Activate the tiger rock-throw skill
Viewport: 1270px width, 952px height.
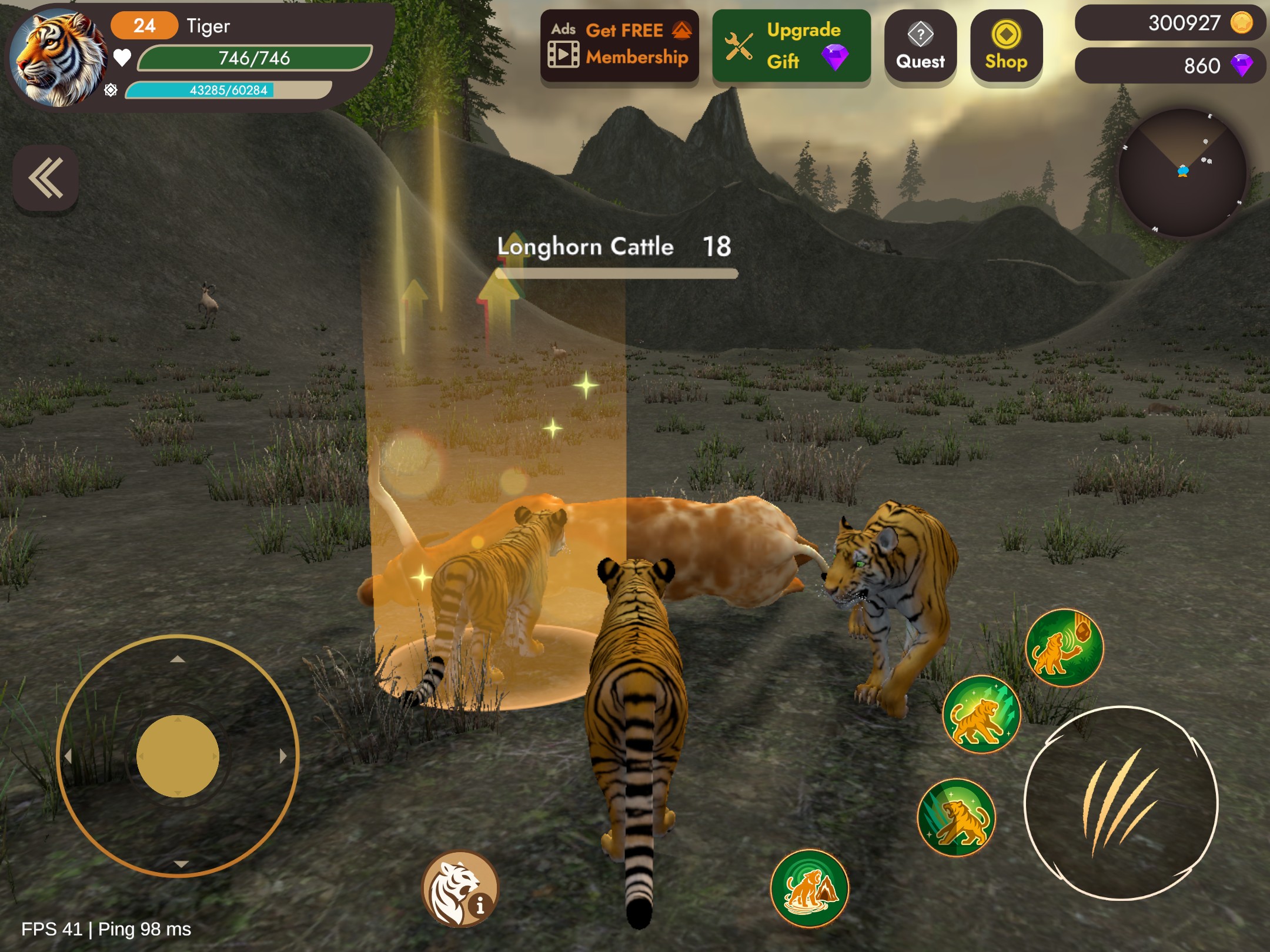[1064, 647]
